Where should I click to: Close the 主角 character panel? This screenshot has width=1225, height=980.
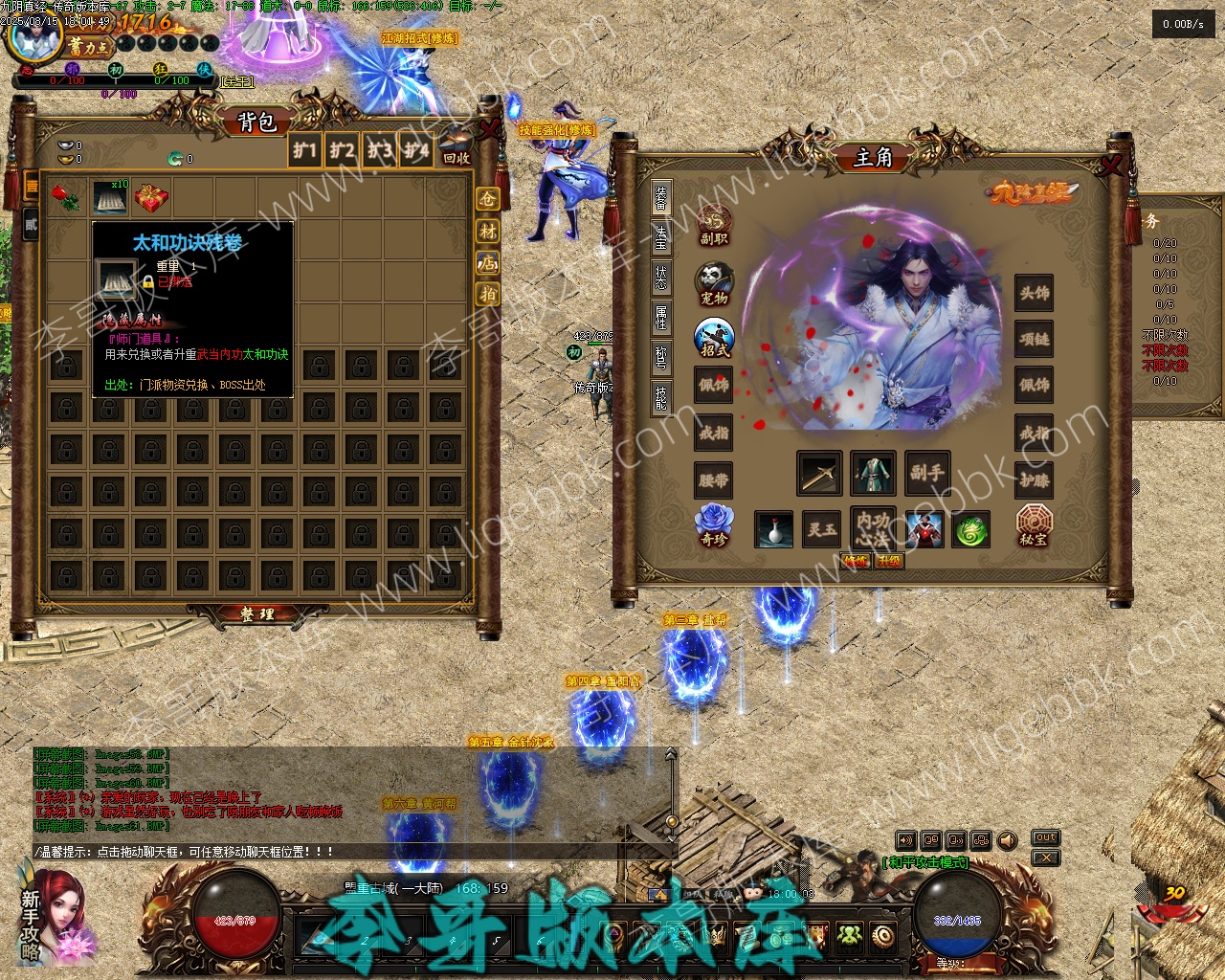(x=1111, y=165)
